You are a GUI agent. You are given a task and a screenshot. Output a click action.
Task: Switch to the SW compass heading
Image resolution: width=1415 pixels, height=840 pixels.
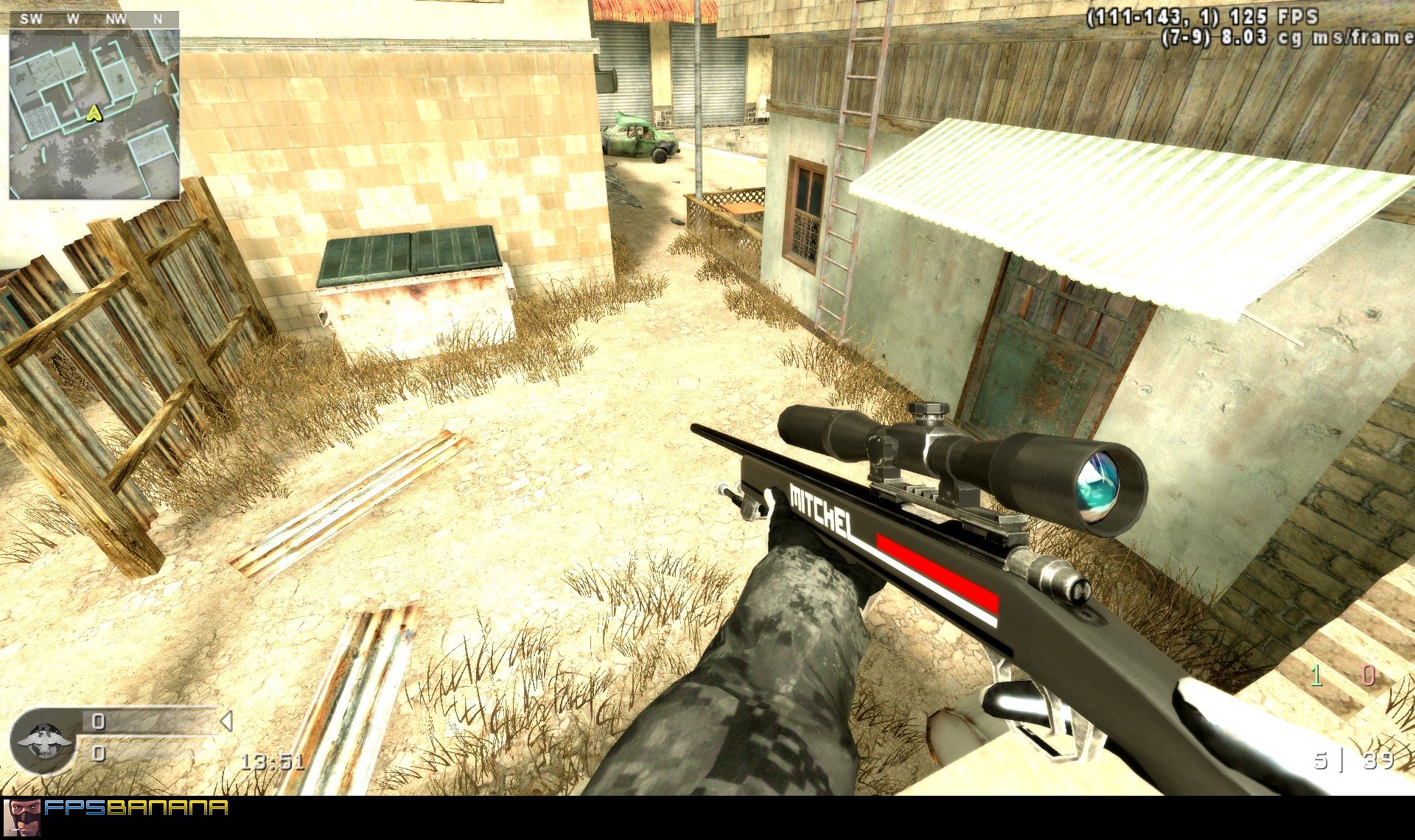click(31, 20)
